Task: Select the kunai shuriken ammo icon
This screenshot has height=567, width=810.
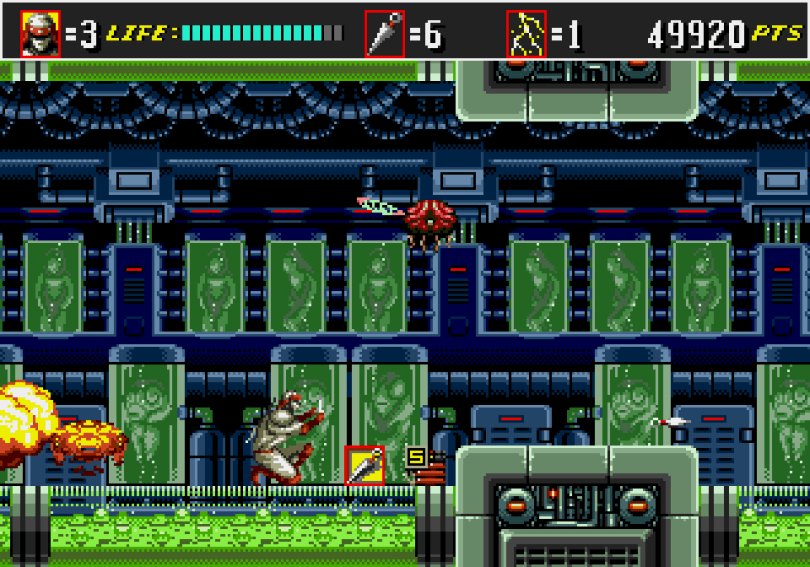Action: click(x=384, y=34)
